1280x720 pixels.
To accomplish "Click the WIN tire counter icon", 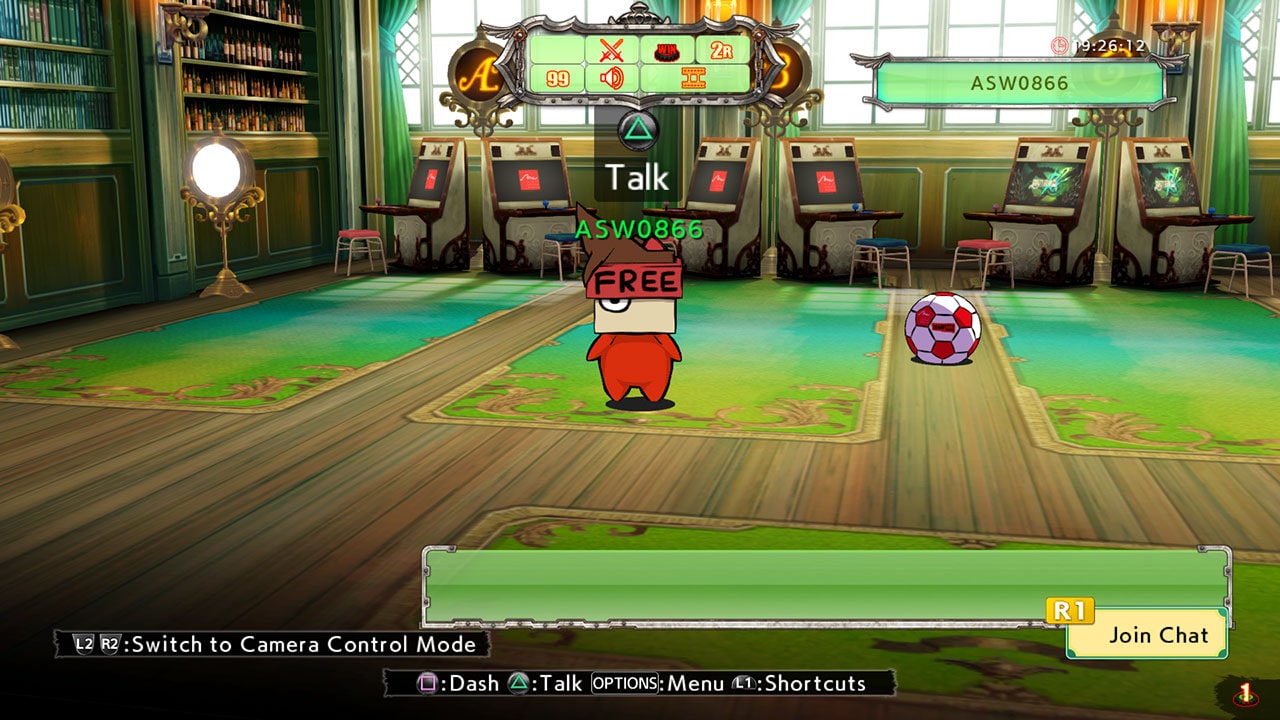I will 666,50.
